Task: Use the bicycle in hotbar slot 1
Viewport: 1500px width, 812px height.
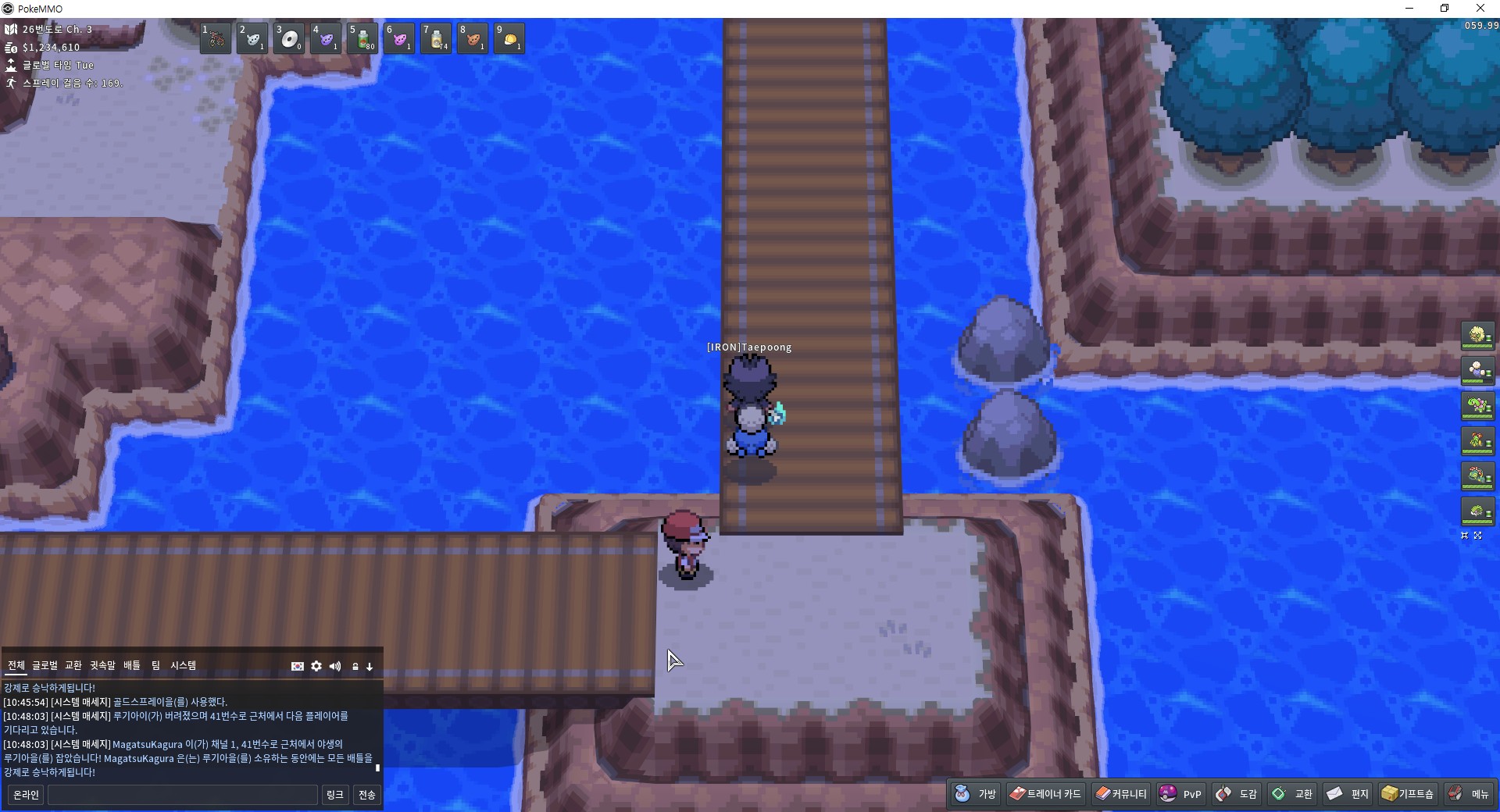Action: (216, 38)
